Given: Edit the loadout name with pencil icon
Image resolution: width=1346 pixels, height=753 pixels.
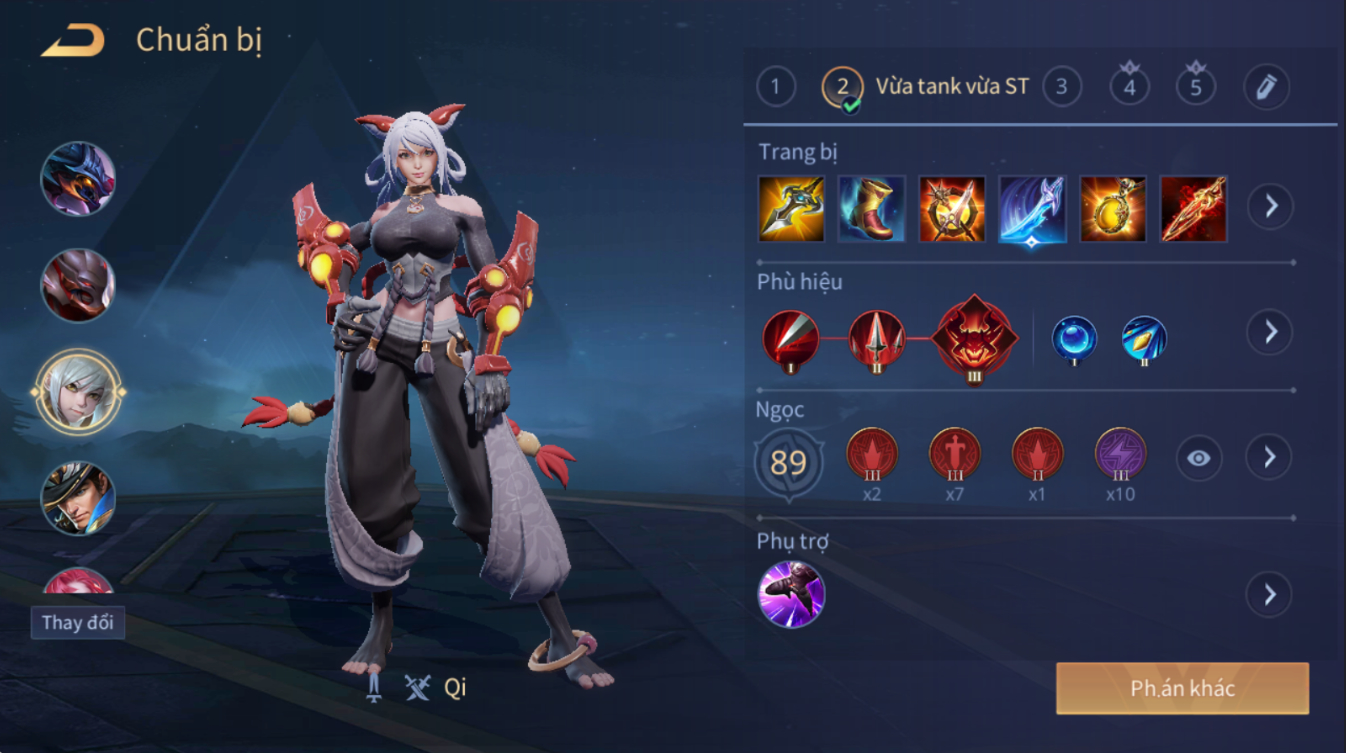Looking at the screenshot, I should (1266, 87).
